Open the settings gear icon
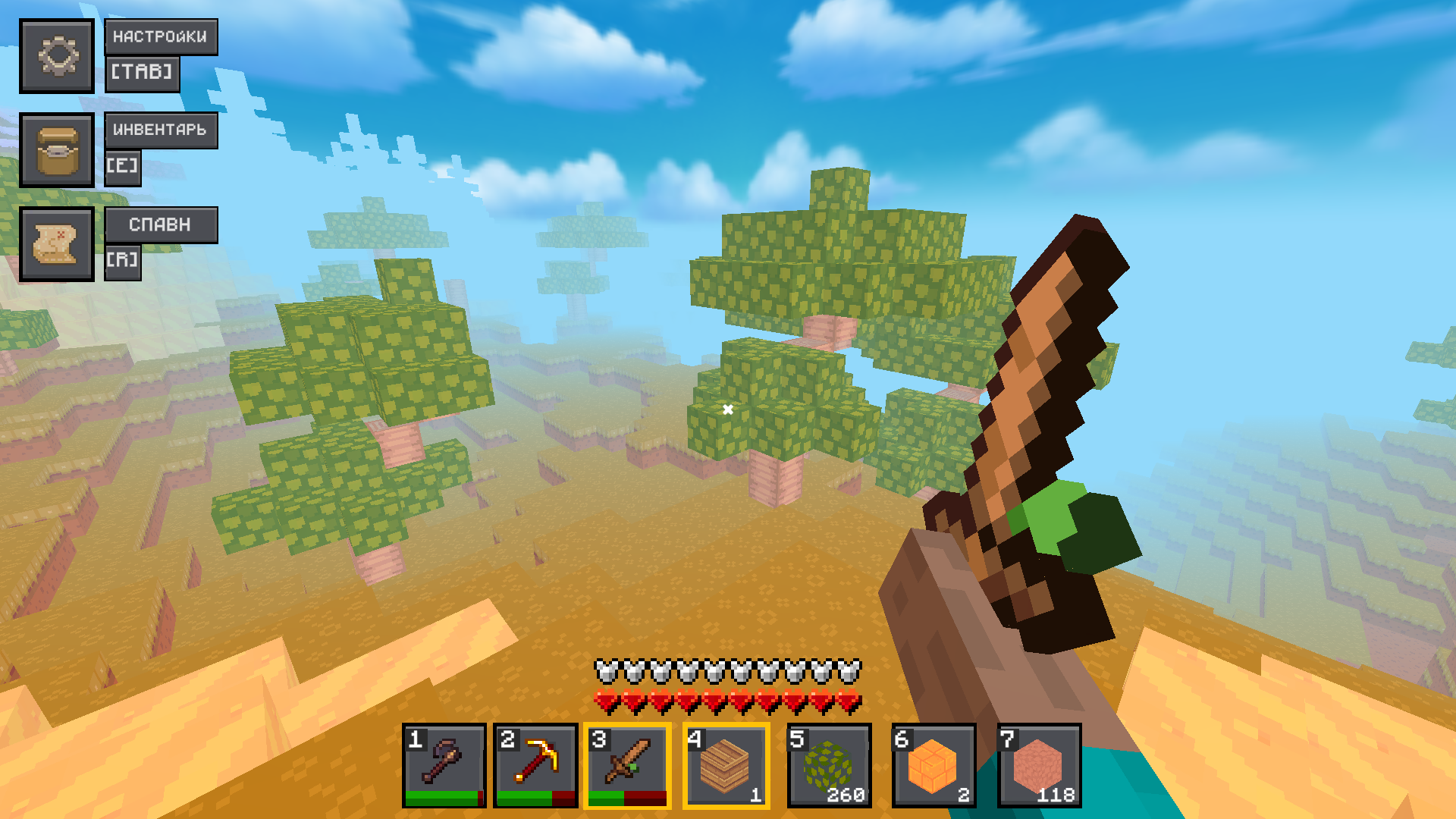Screen dimensions: 1456x819 click(57, 56)
